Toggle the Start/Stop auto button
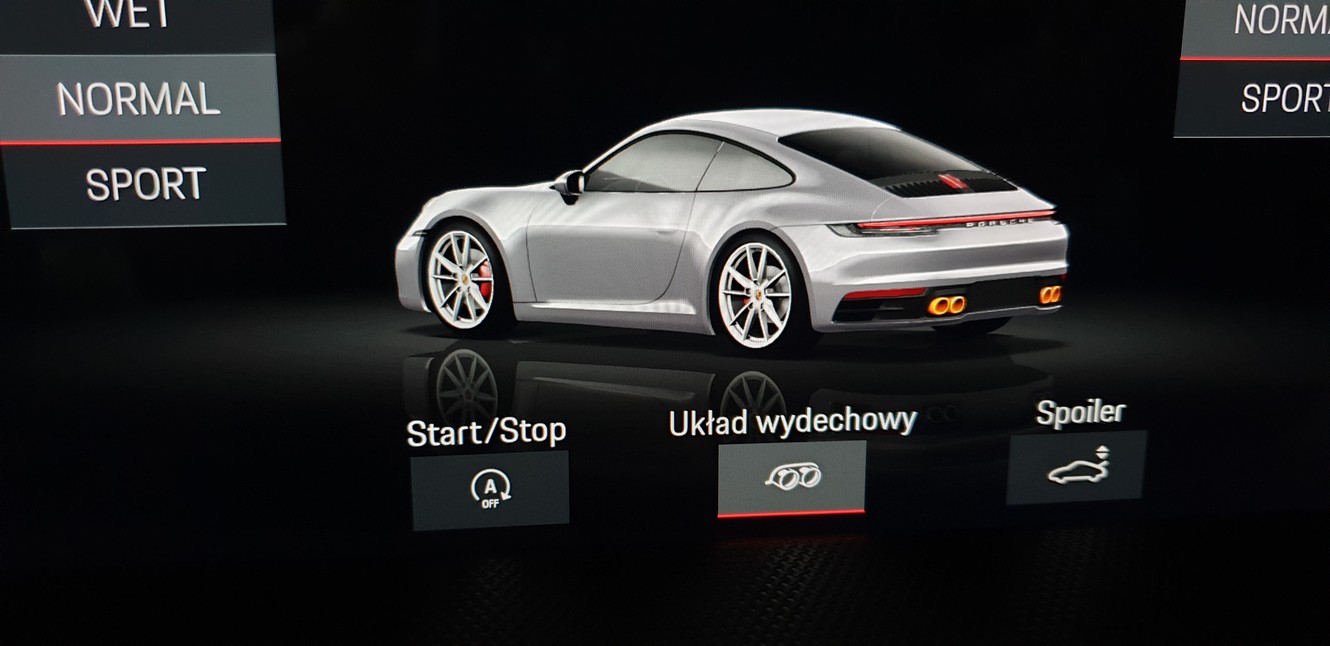The height and width of the screenshot is (646, 1330). (x=490, y=489)
